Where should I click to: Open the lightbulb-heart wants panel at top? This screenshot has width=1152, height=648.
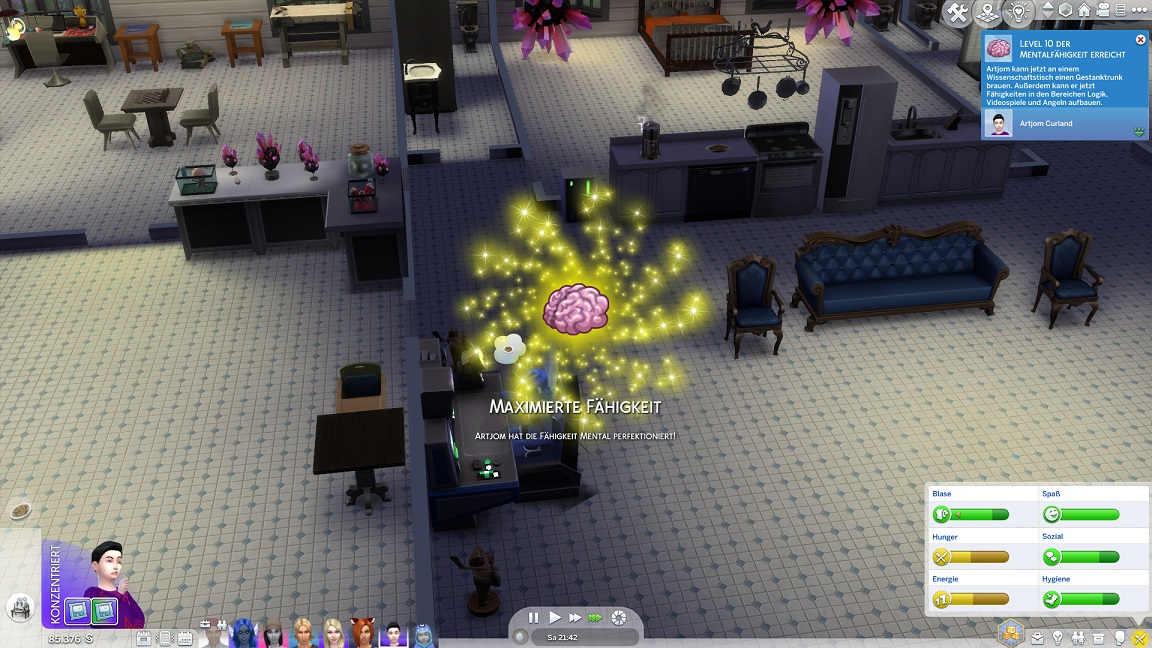(x=1018, y=13)
